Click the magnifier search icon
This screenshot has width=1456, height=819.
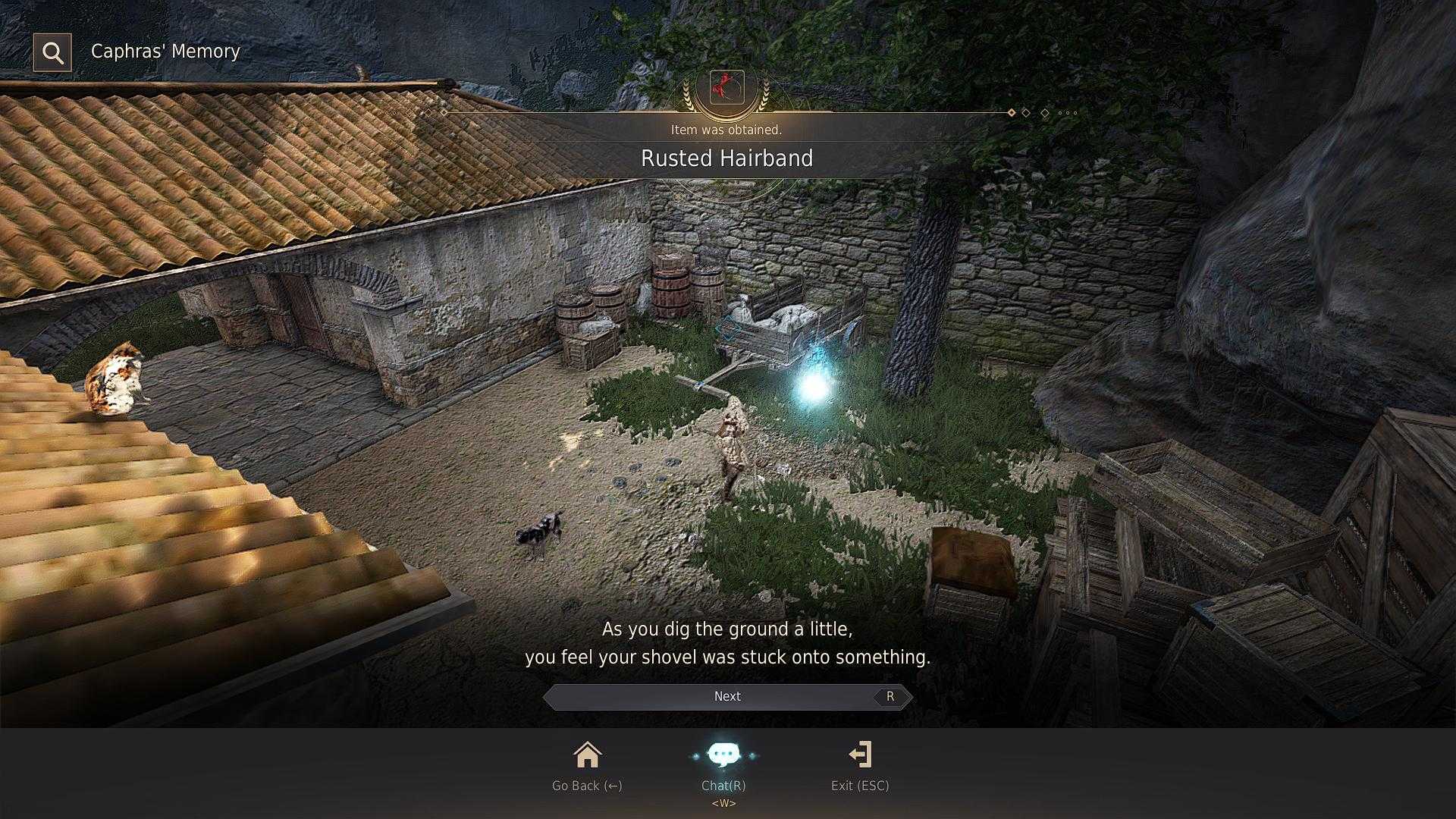[x=52, y=52]
